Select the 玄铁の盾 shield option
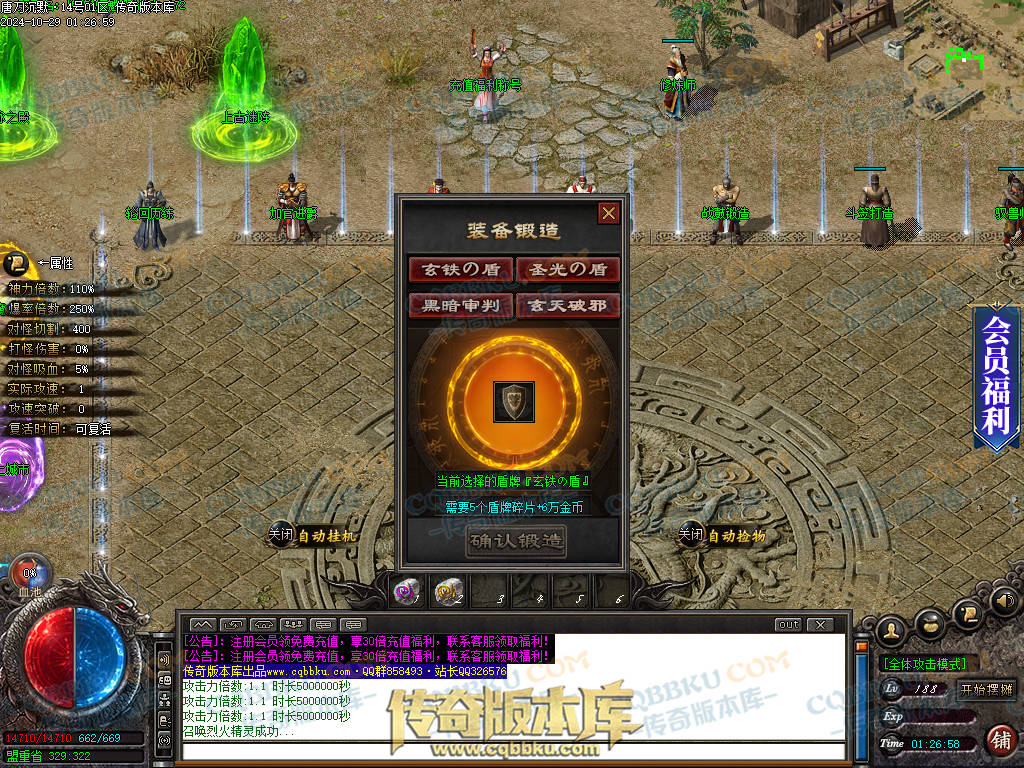 click(461, 269)
